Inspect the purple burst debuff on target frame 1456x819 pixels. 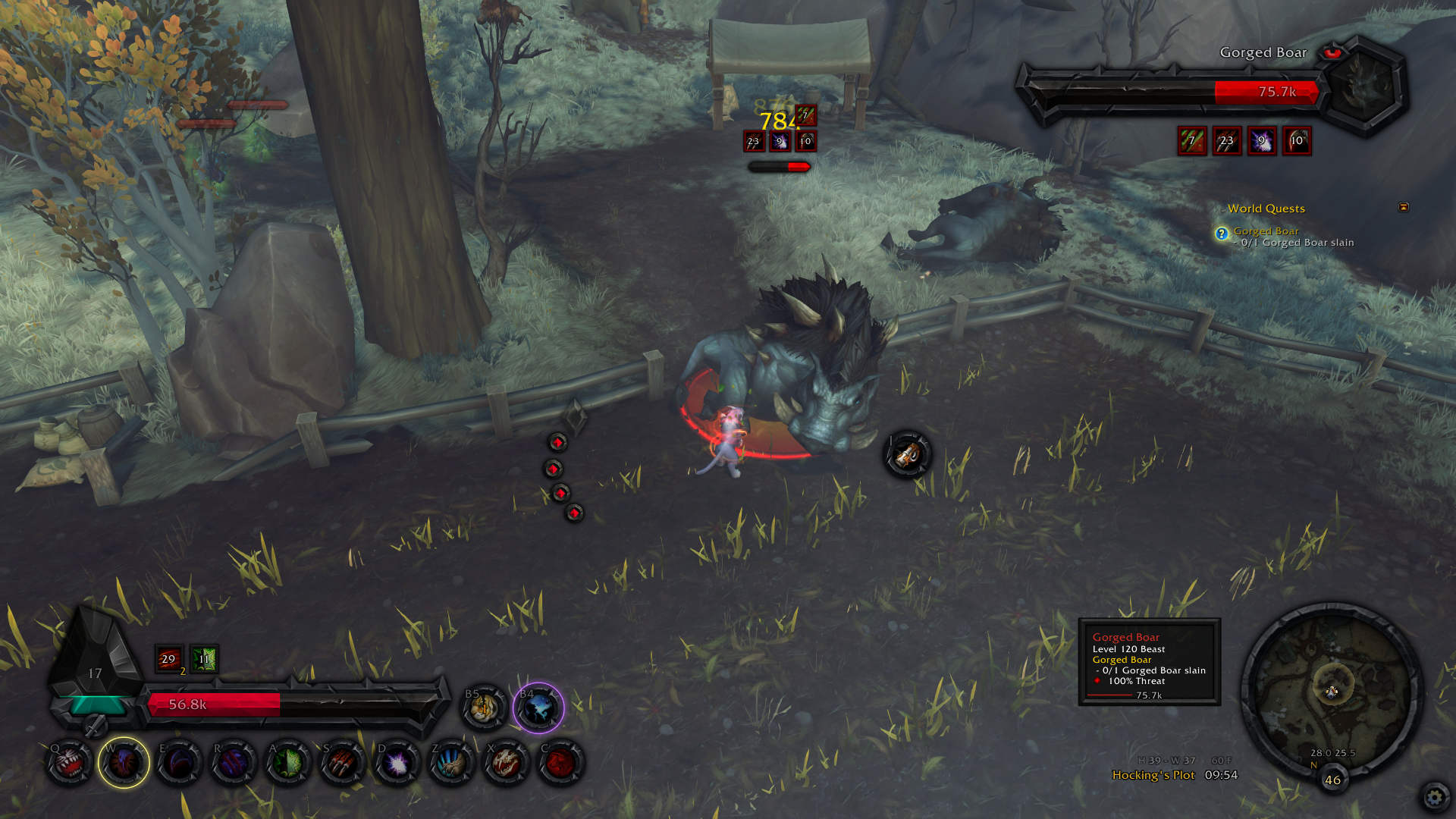point(1262,141)
